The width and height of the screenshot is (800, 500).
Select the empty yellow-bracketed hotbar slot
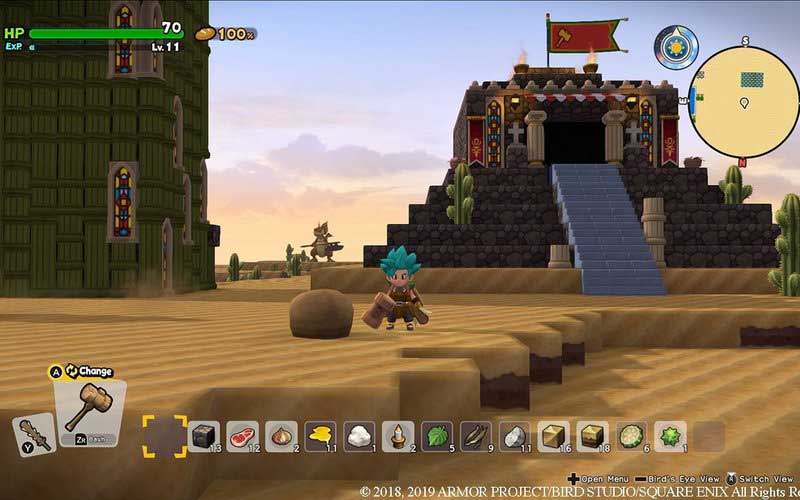coord(163,436)
